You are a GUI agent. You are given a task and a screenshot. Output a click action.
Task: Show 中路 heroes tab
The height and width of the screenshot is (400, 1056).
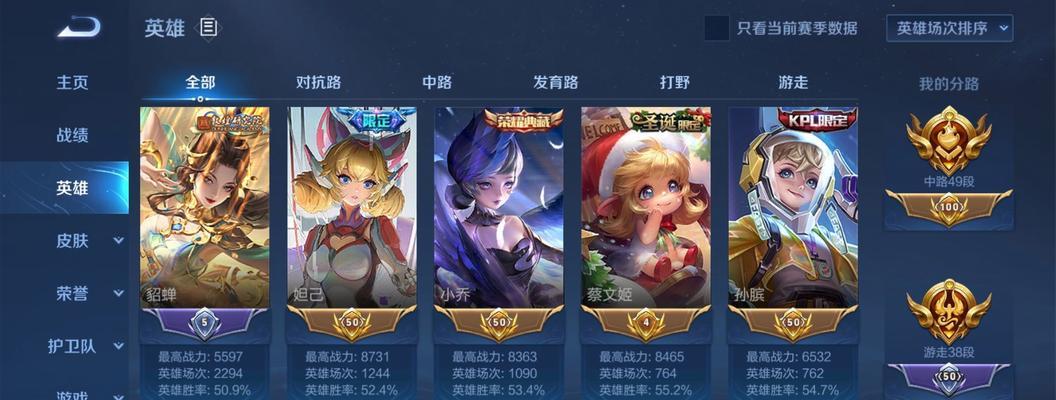click(437, 82)
